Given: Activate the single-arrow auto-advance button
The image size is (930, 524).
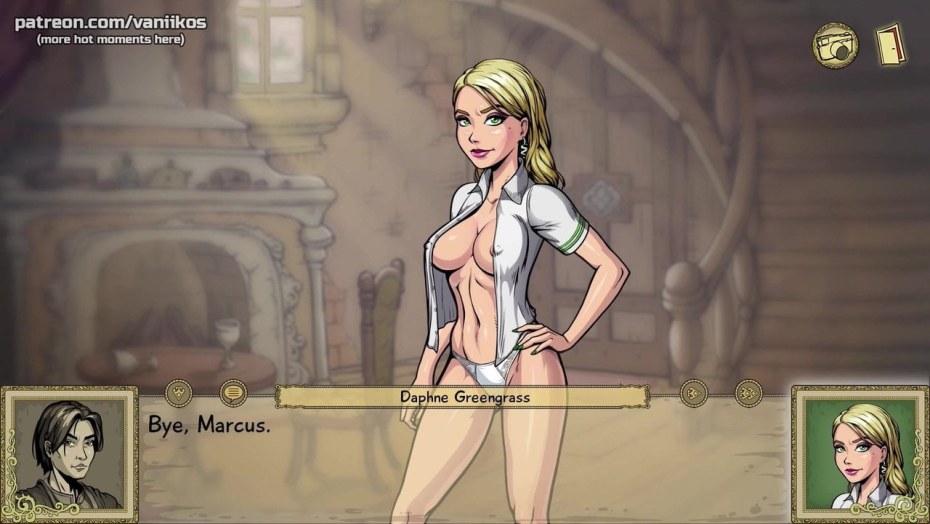Looking at the screenshot, I should click(x=692, y=393).
